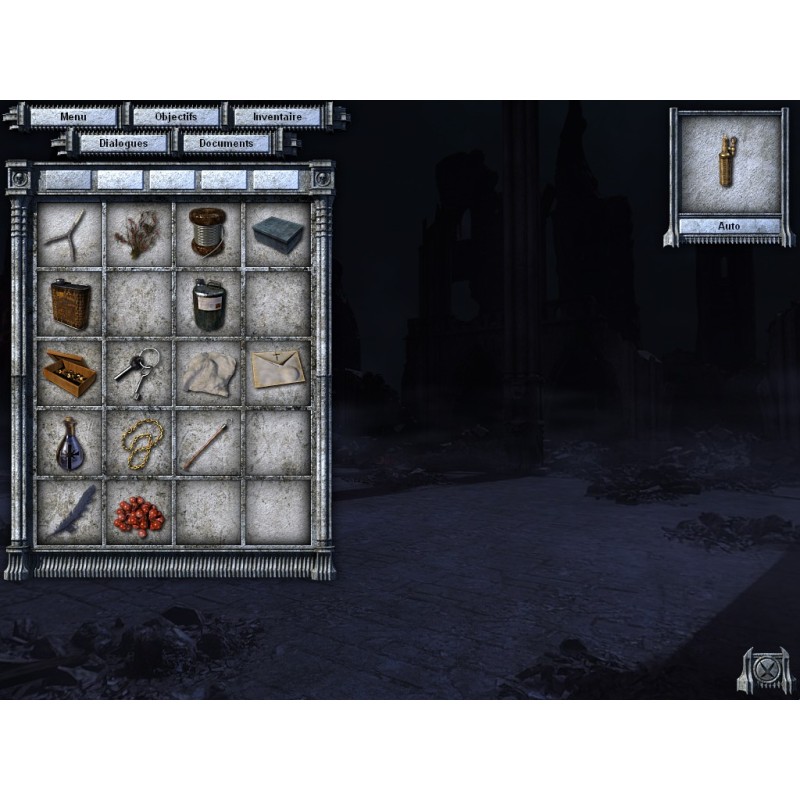Close the inventory with the X button
800x800 pixels.
click(x=765, y=669)
